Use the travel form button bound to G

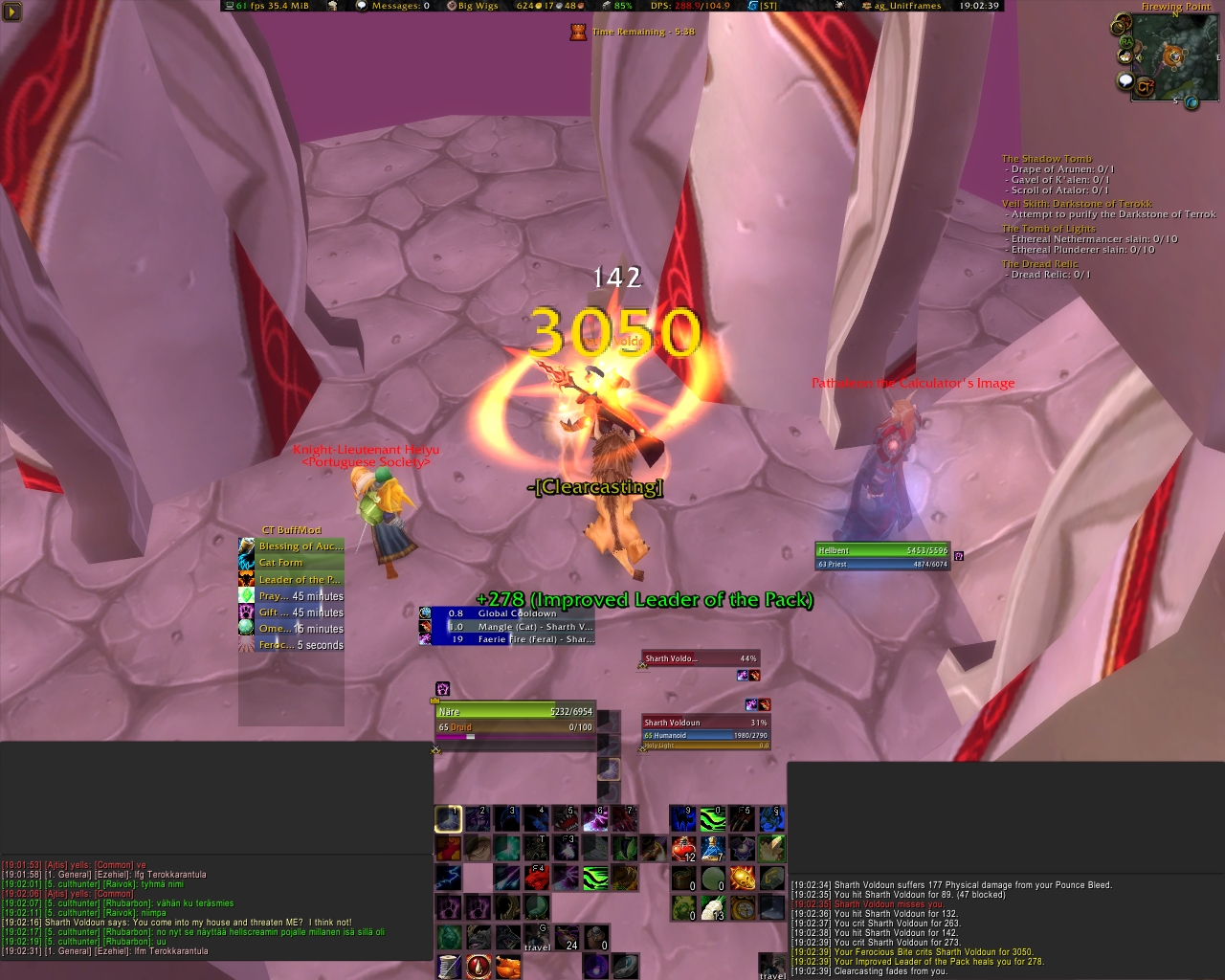(537, 938)
